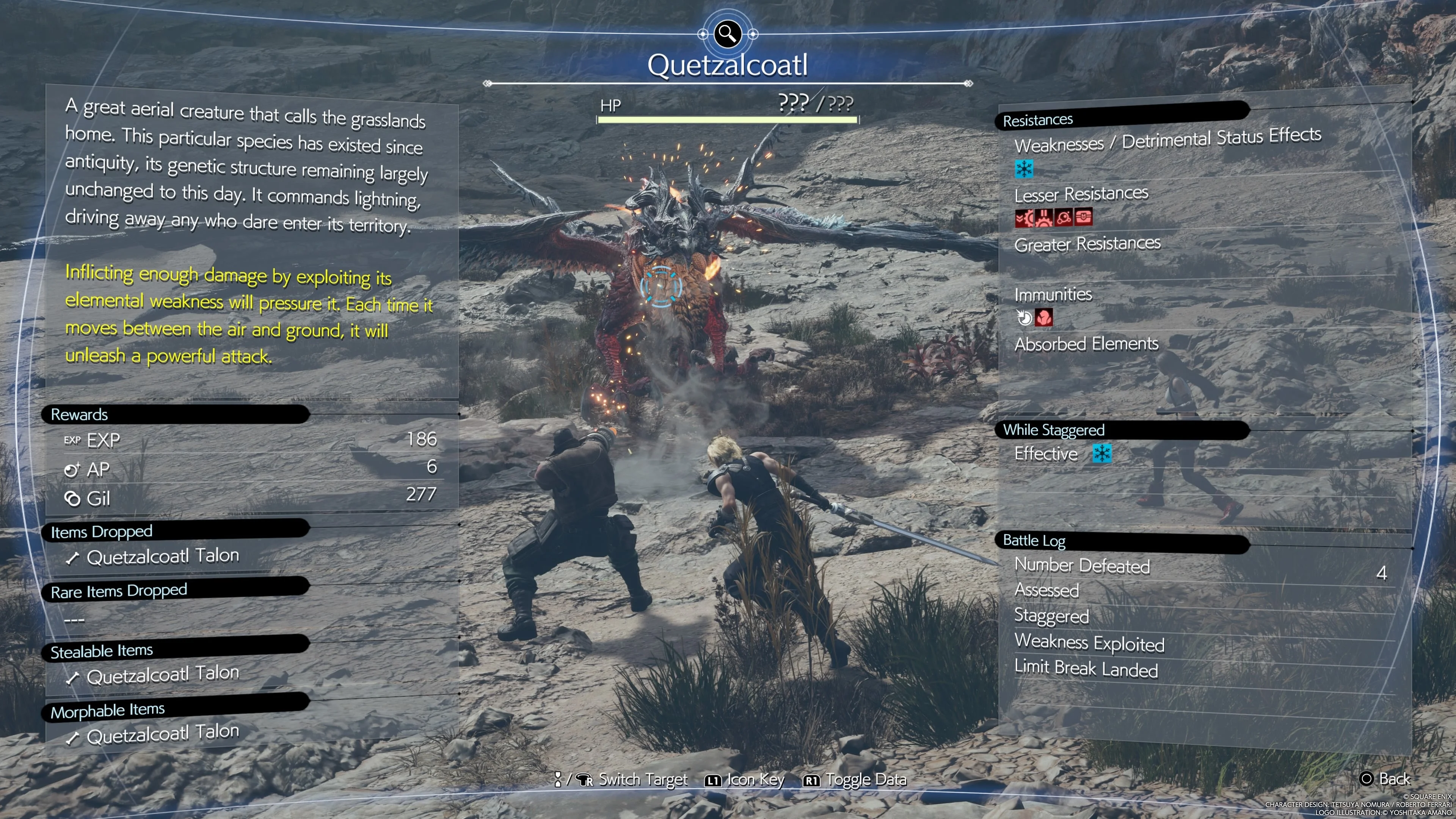The width and height of the screenshot is (1456, 819).
Task: Click the slow status resistance icon
Action: [x=1024, y=218]
